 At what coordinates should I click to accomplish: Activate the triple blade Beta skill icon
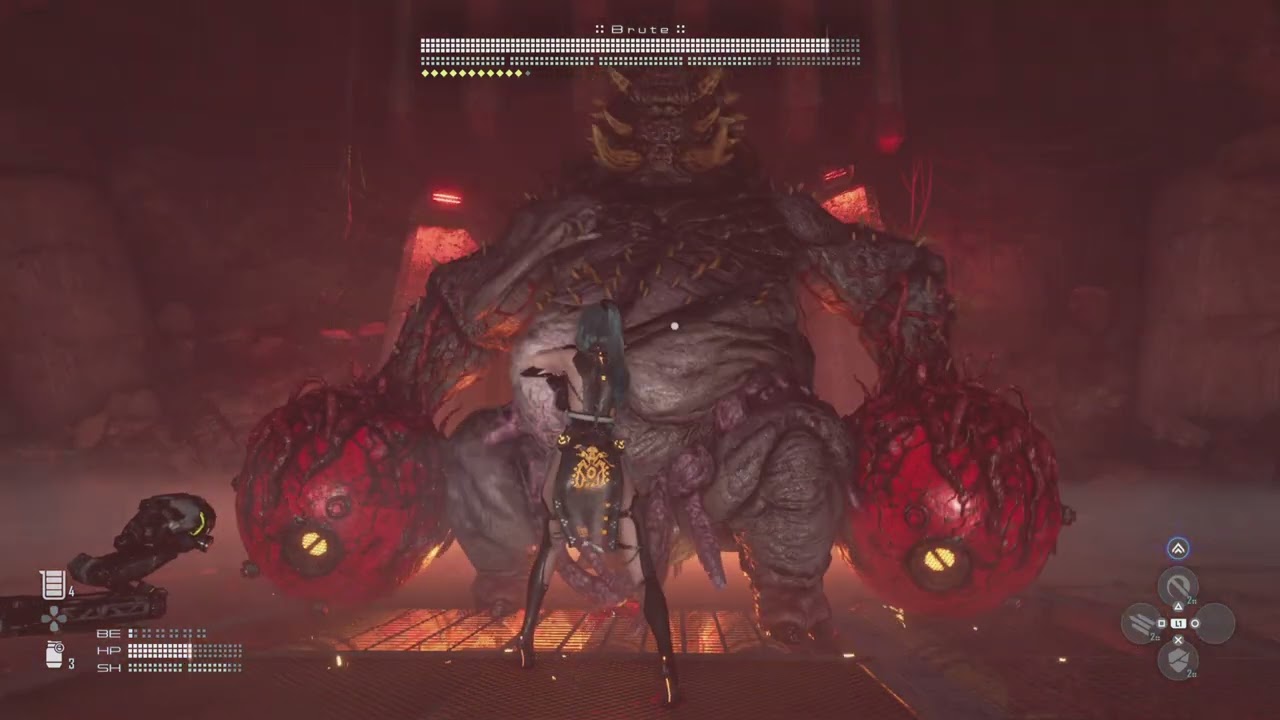[1141, 623]
